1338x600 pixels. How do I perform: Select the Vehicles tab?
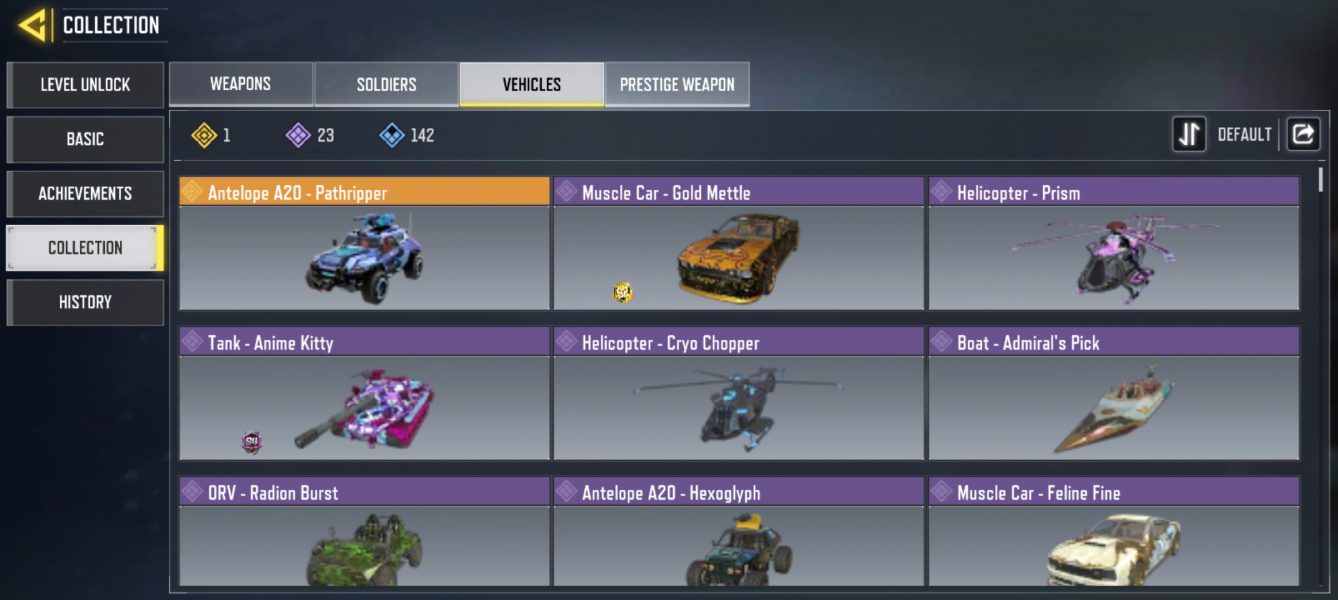[x=531, y=84]
